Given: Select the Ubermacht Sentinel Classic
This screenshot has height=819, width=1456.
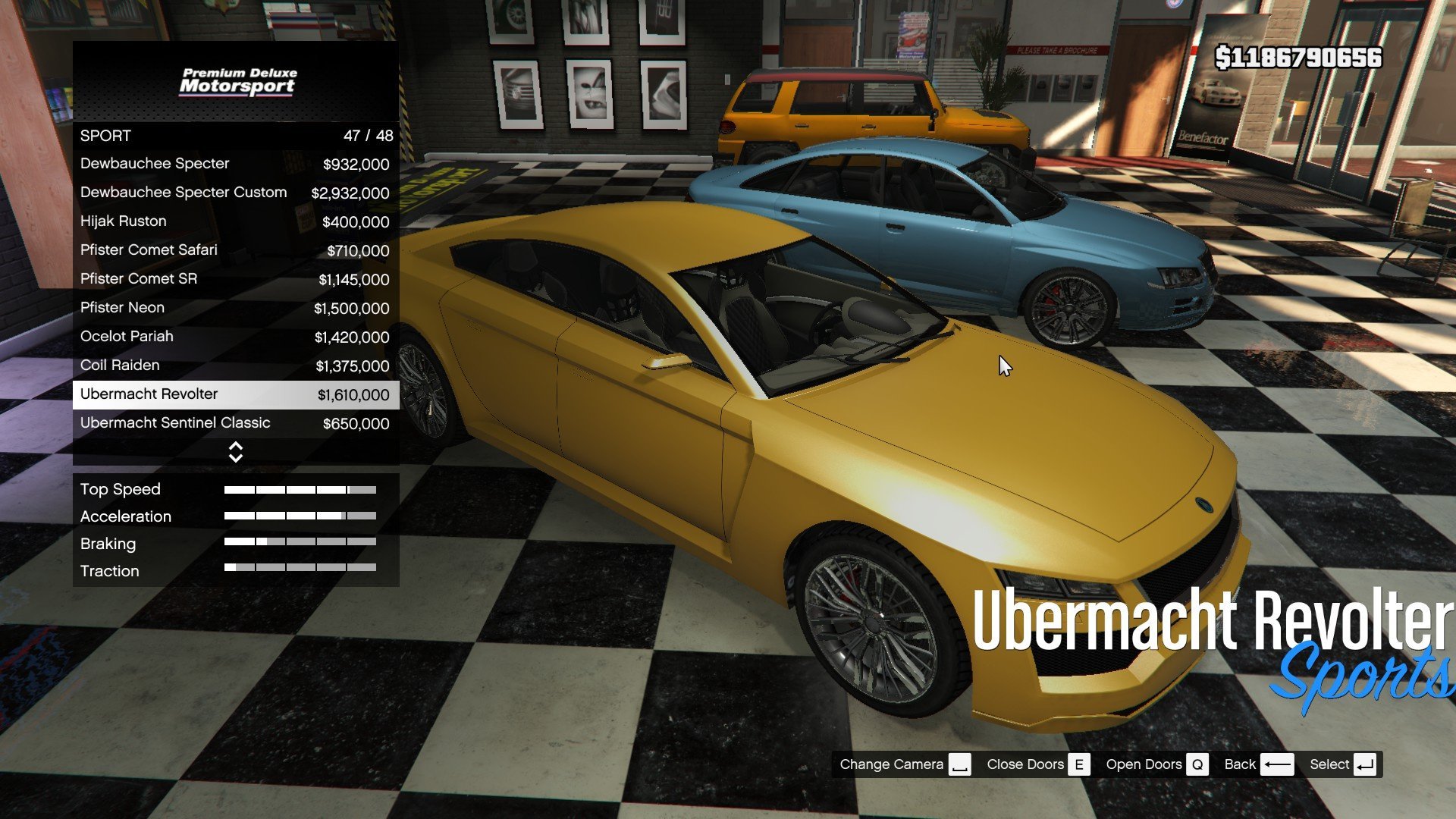Looking at the screenshot, I should pyautogui.click(x=235, y=423).
